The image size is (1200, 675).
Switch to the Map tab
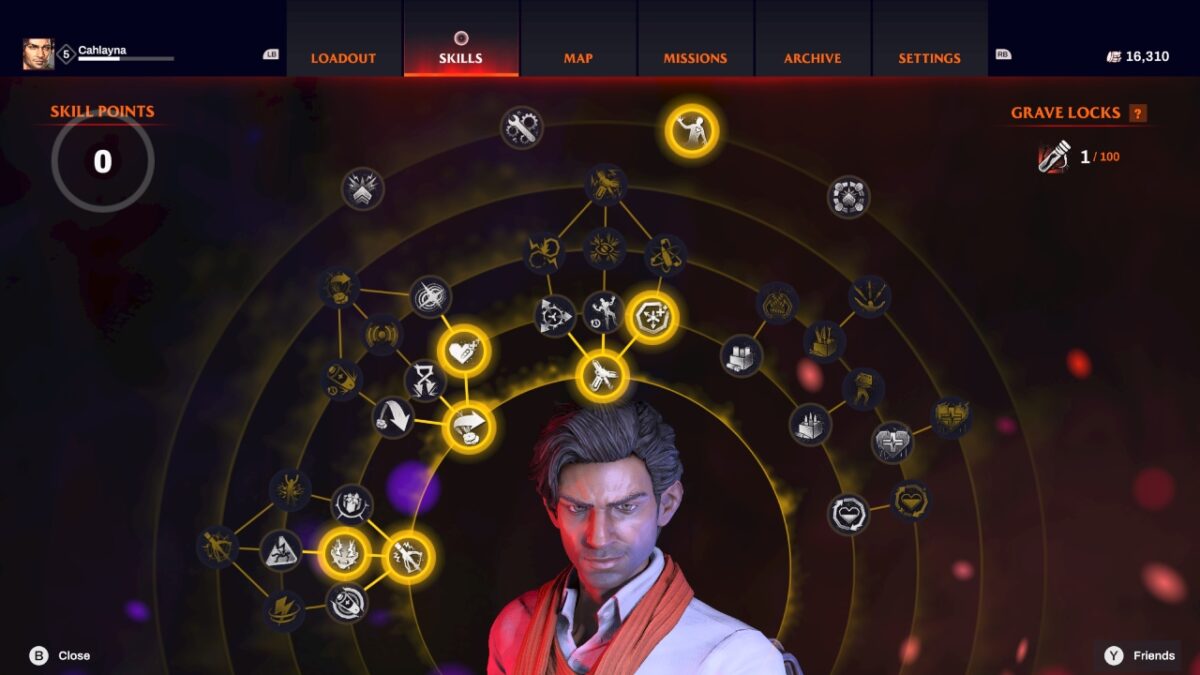click(578, 58)
